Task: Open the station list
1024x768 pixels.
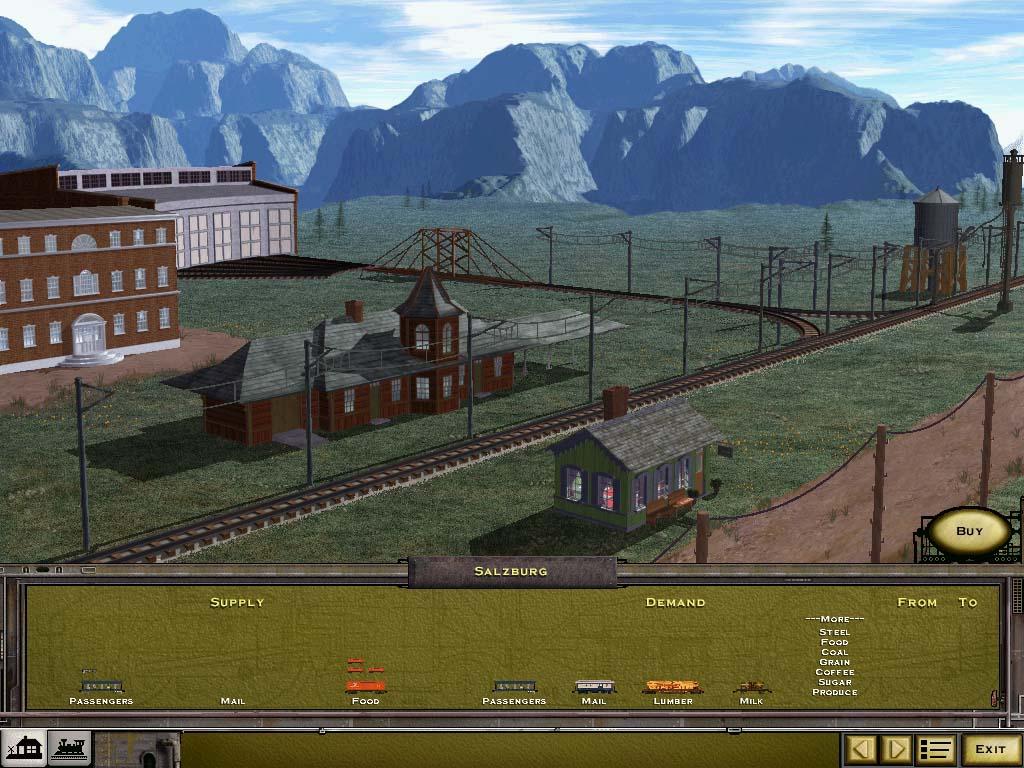Action: tap(935, 749)
